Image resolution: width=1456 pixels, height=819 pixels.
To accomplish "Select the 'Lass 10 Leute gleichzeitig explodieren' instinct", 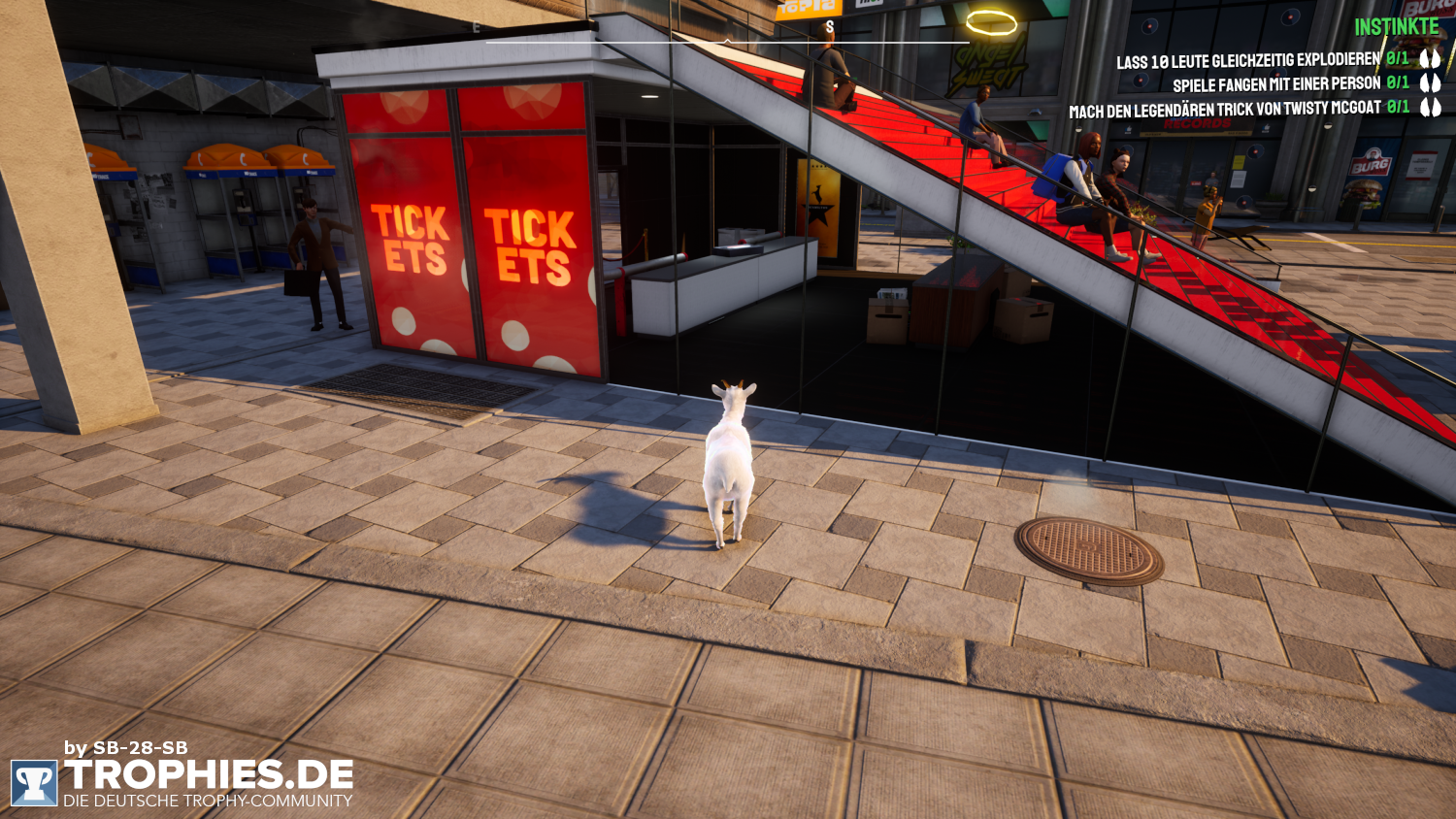I will (x=1247, y=60).
